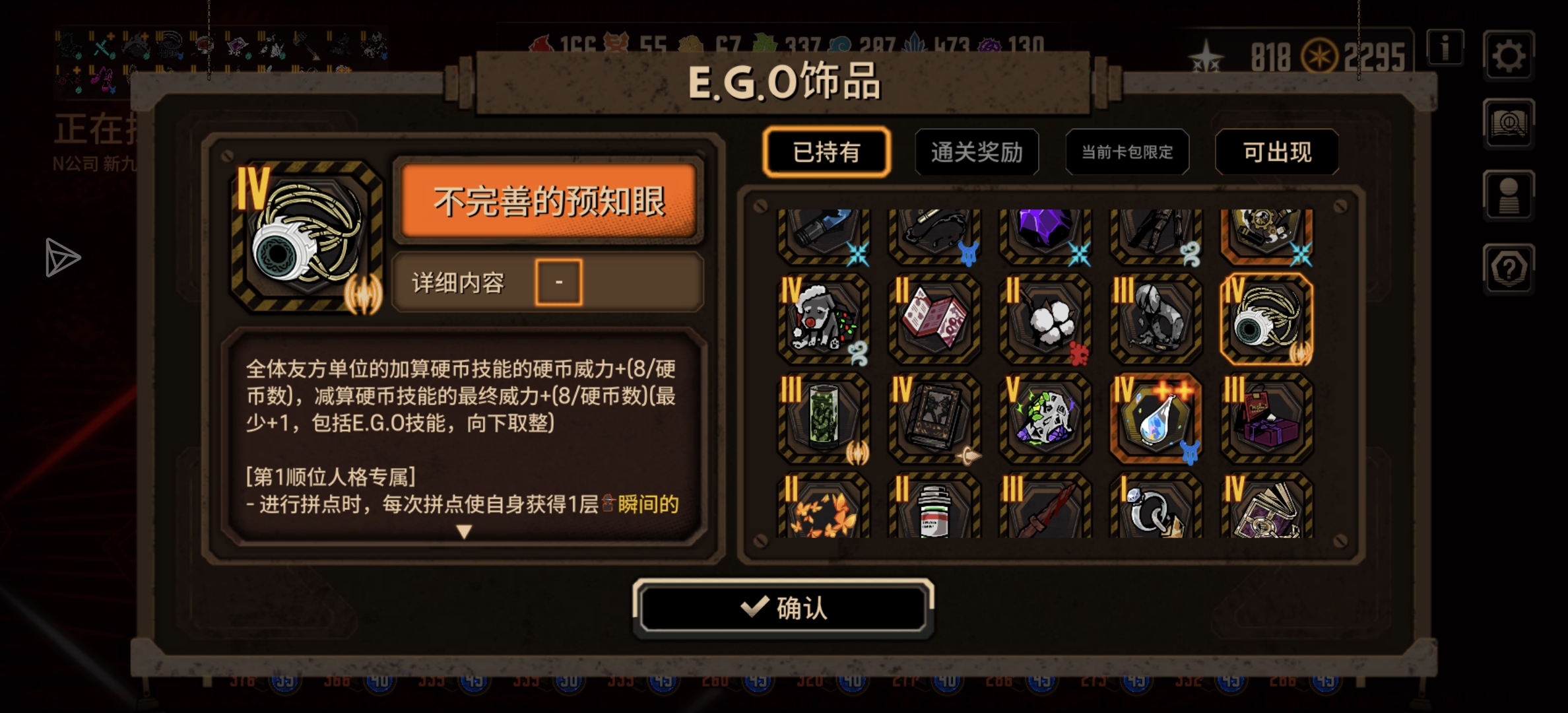1568x713 pixels.
Task: Open the 详细内容 dropdown
Action: pos(558,281)
